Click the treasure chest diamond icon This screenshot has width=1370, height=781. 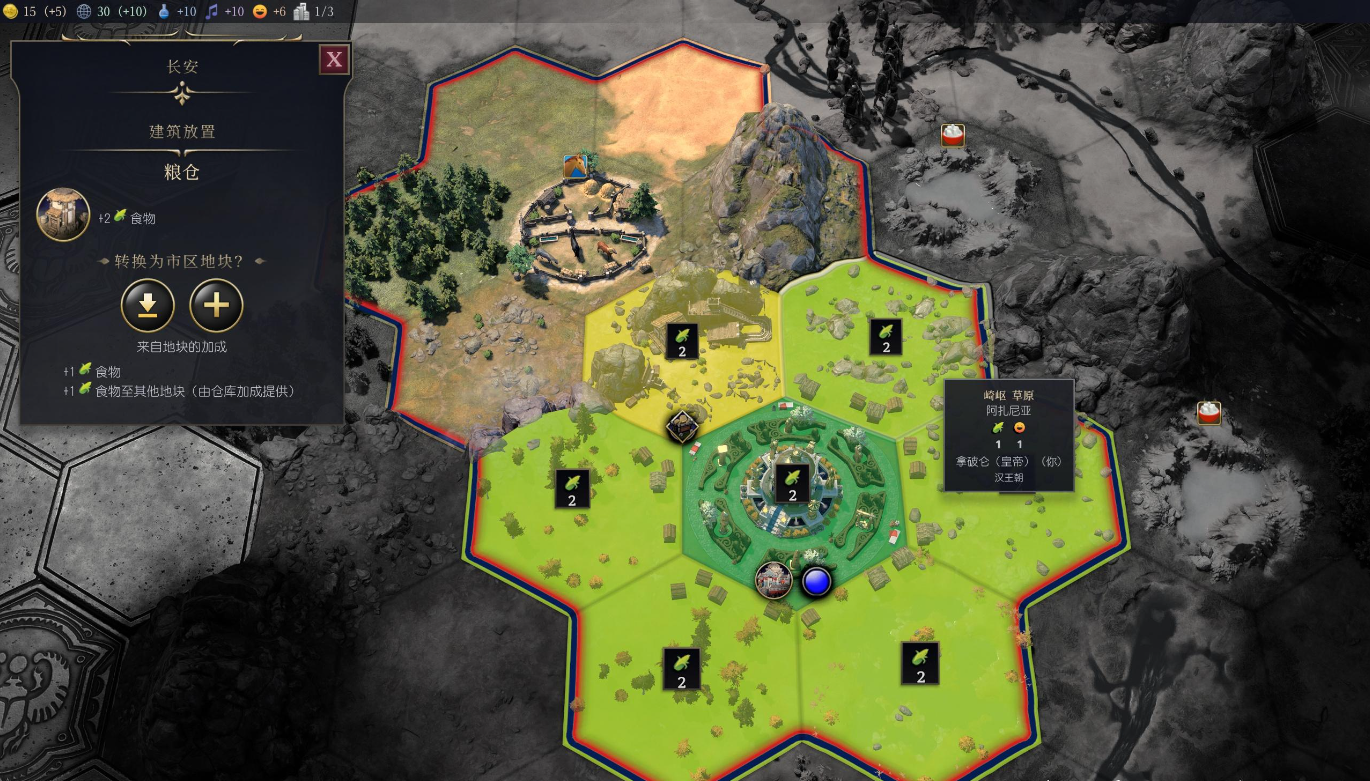point(682,427)
